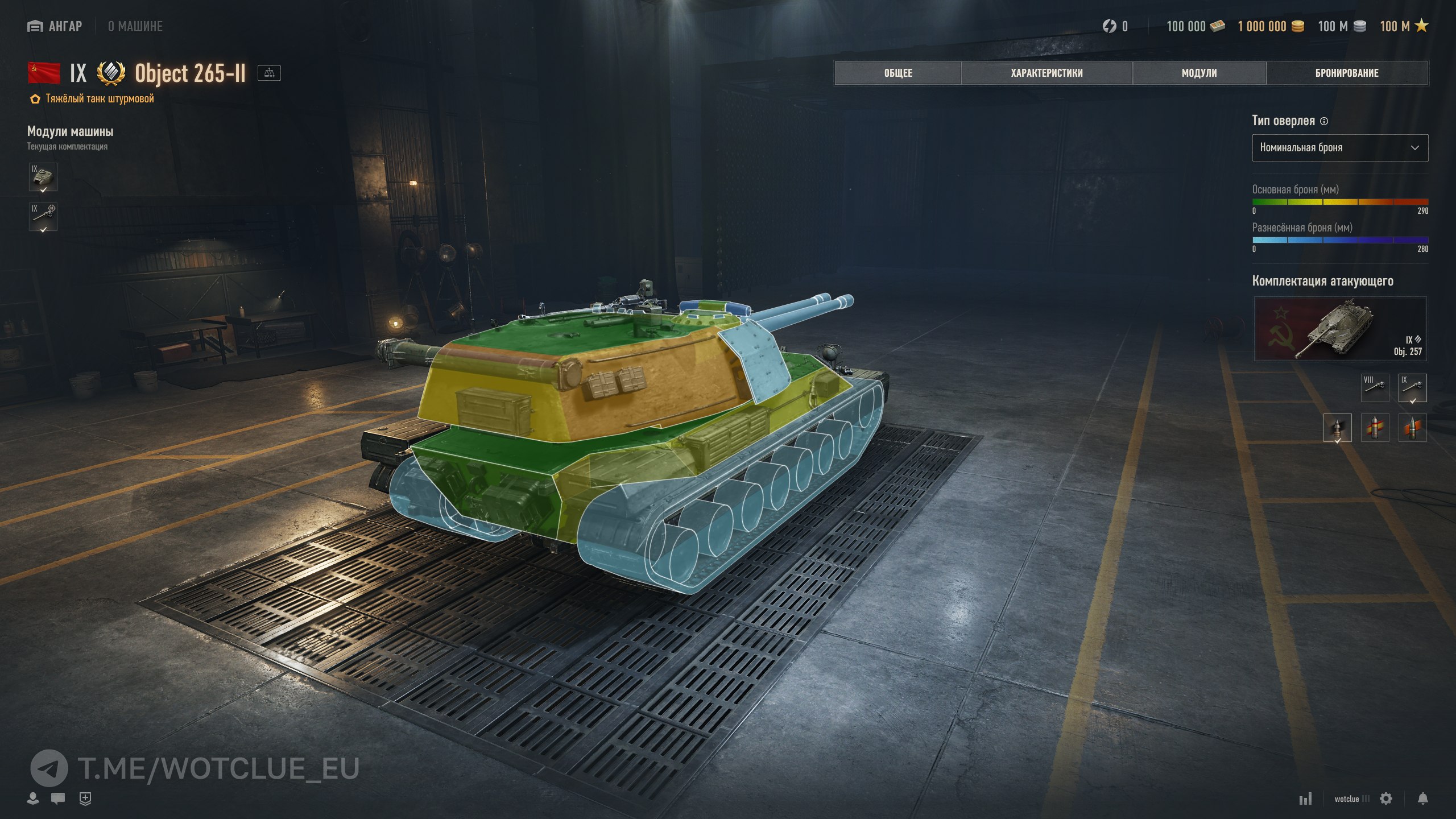This screenshot has height=819, width=1456.
Task: Open the Номинальная броня overlay type dropdown
Action: (1339, 148)
